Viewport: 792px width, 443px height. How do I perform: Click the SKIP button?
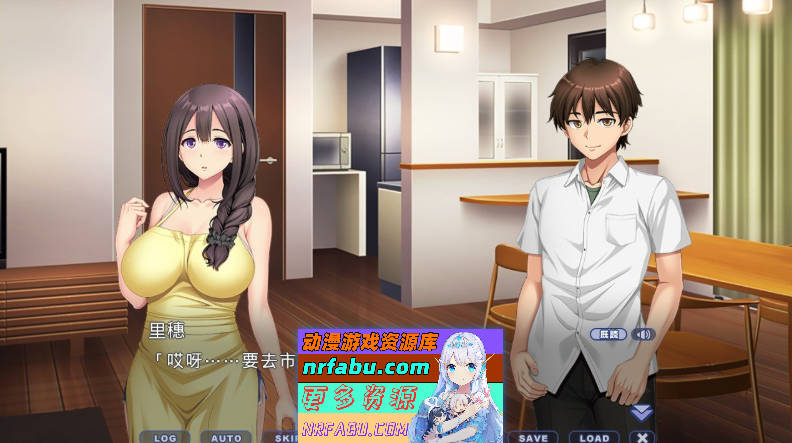285,437
